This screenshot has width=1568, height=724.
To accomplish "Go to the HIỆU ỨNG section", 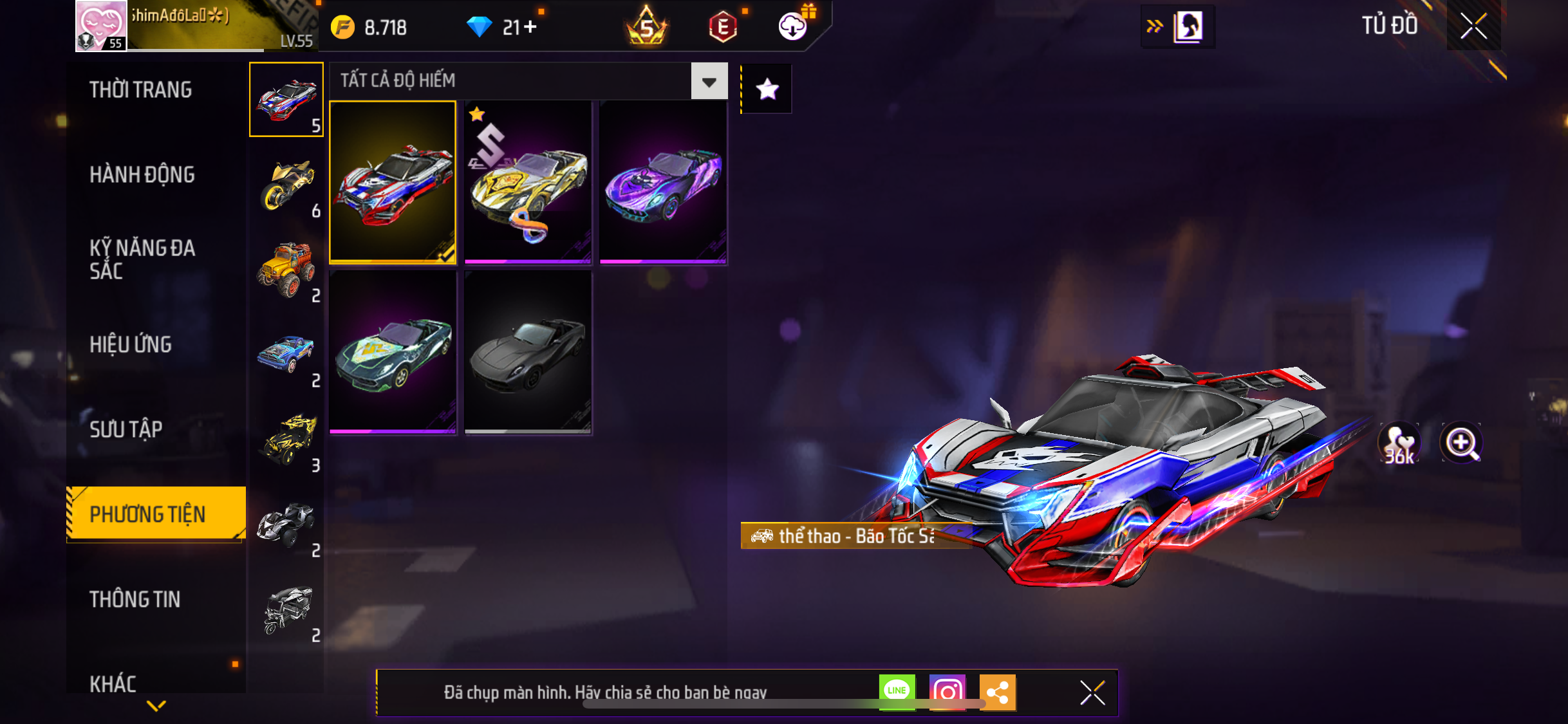I will point(131,344).
